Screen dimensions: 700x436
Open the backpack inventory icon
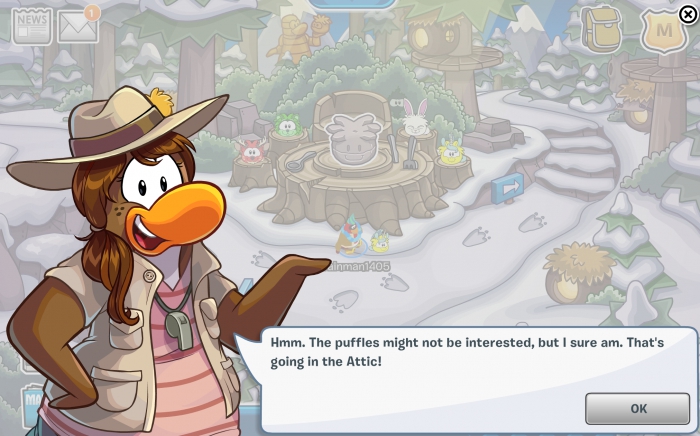coord(602,30)
